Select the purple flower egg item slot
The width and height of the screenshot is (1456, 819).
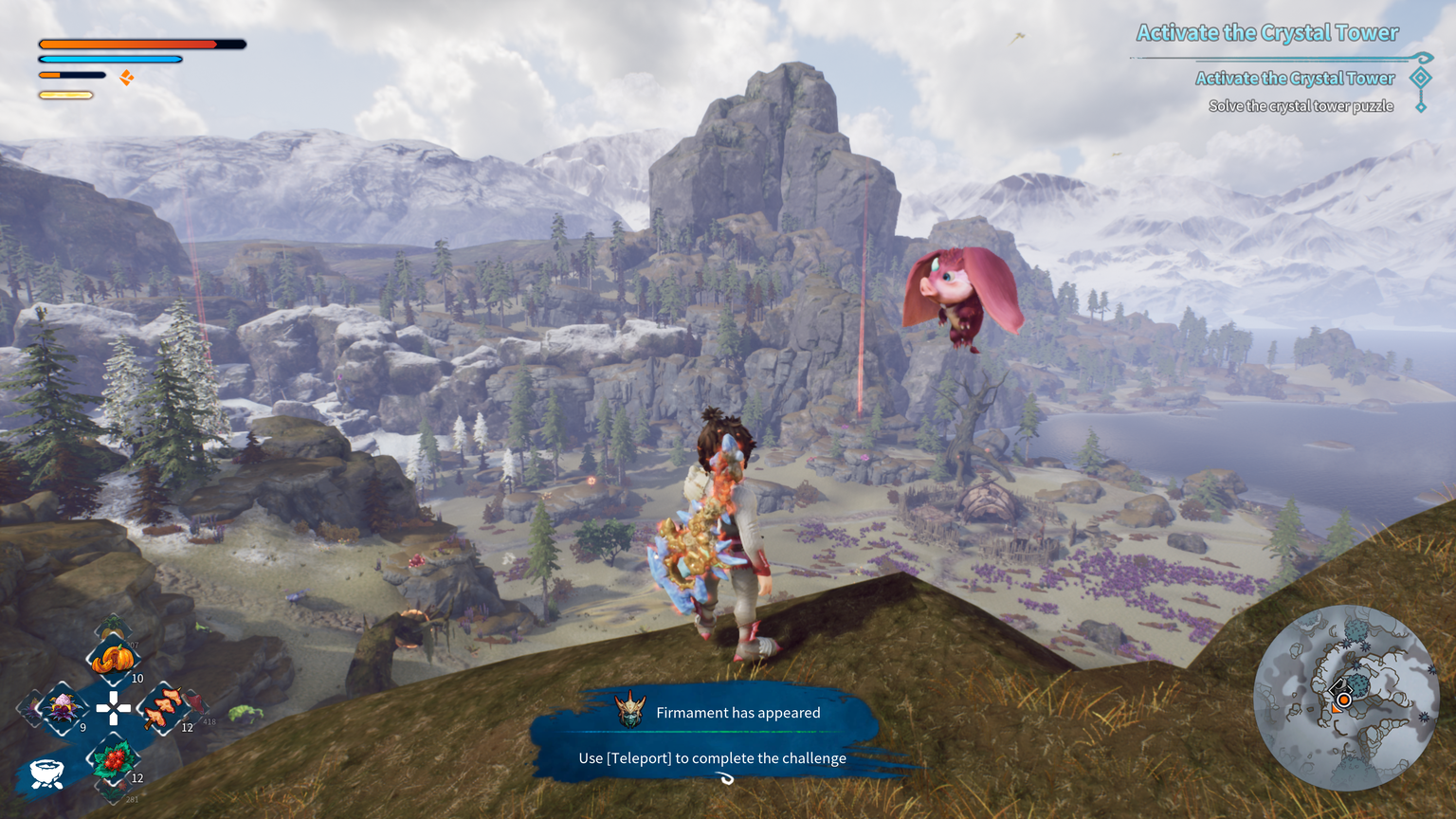[63, 707]
